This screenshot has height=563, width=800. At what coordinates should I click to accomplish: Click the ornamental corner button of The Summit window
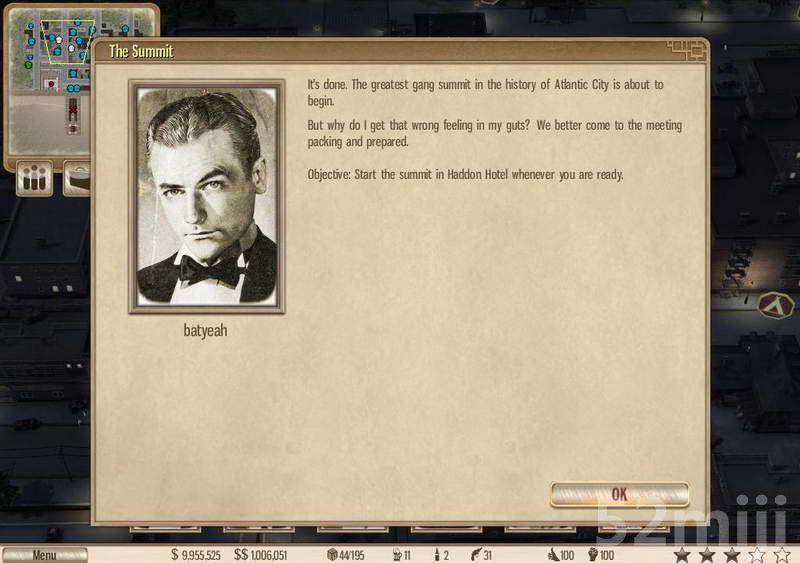point(686,48)
